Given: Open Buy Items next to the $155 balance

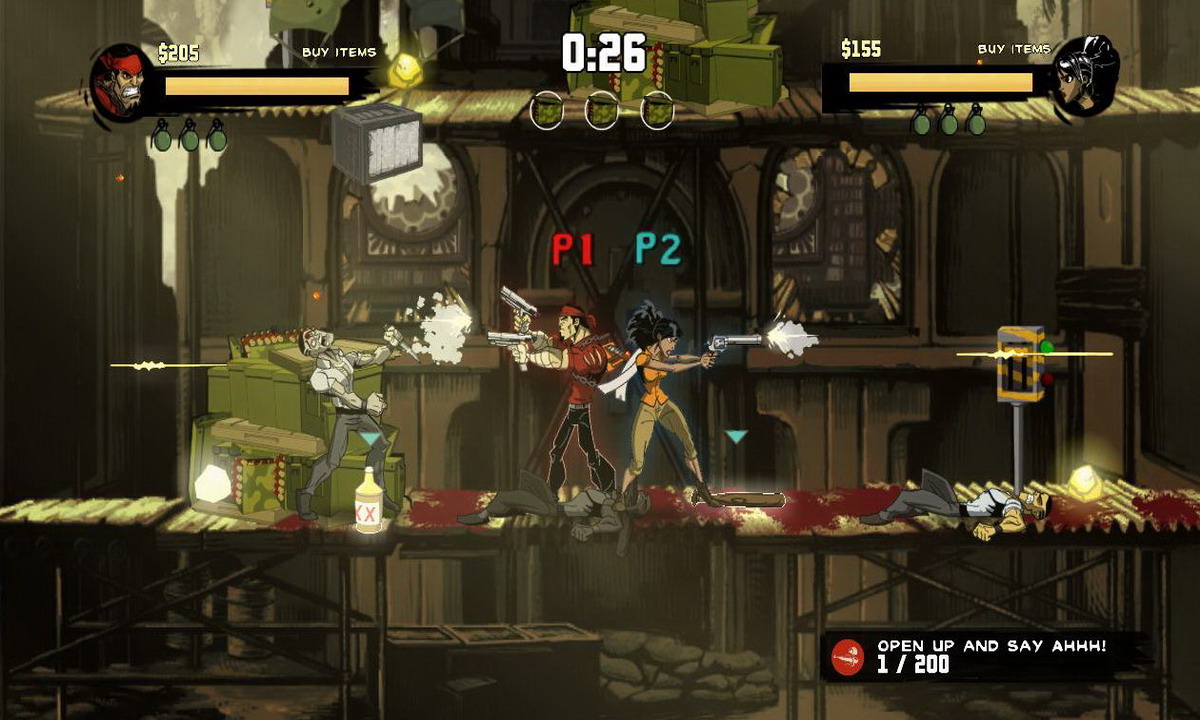Looking at the screenshot, I should pyautogui.click(x=1013, y=49).
